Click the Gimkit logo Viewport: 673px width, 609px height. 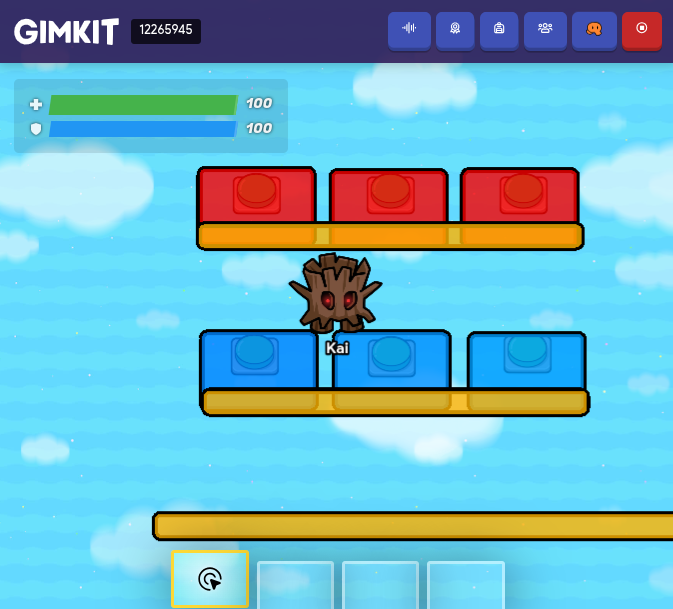(66, 31)
